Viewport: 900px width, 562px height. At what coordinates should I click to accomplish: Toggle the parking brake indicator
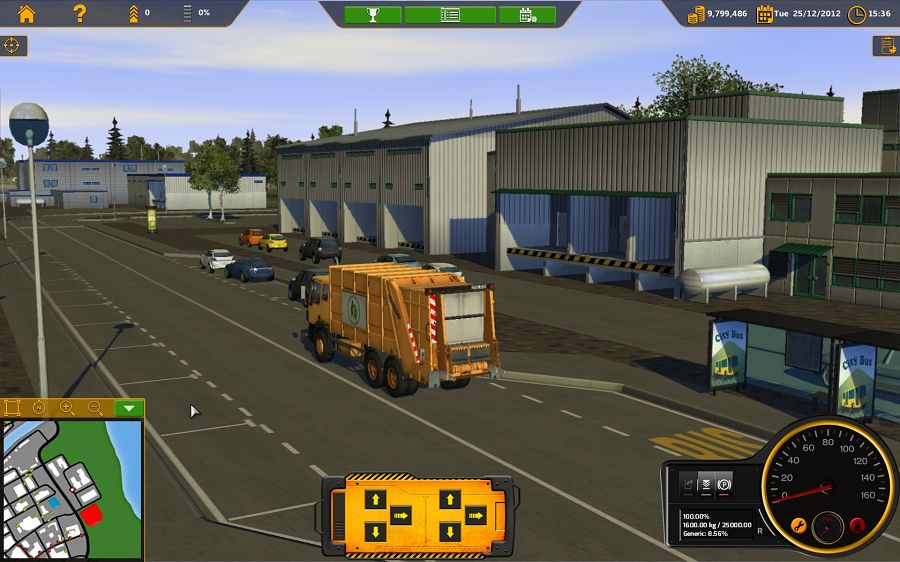click(724, 483)
